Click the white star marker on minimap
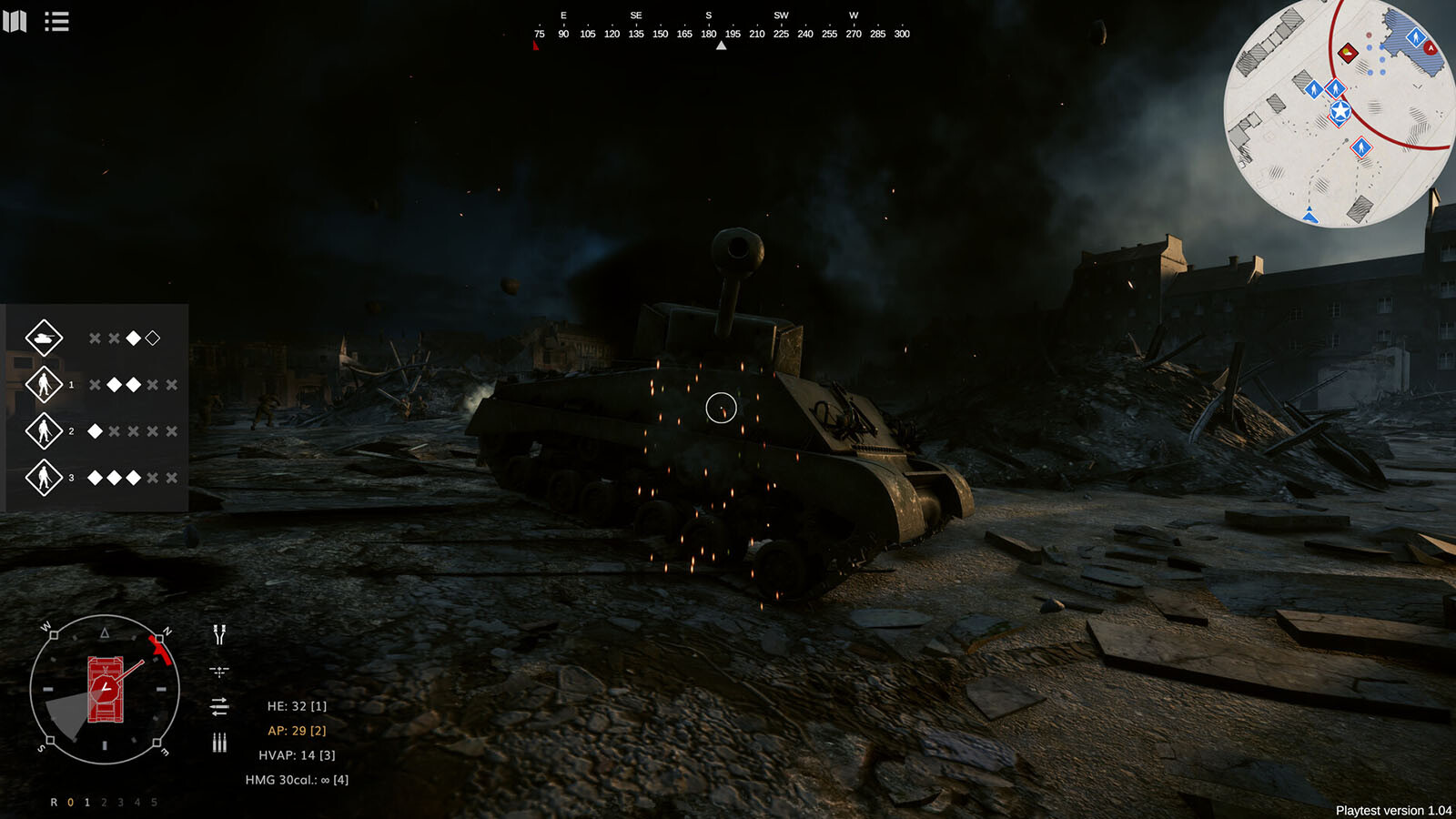 click(1340, 112)
